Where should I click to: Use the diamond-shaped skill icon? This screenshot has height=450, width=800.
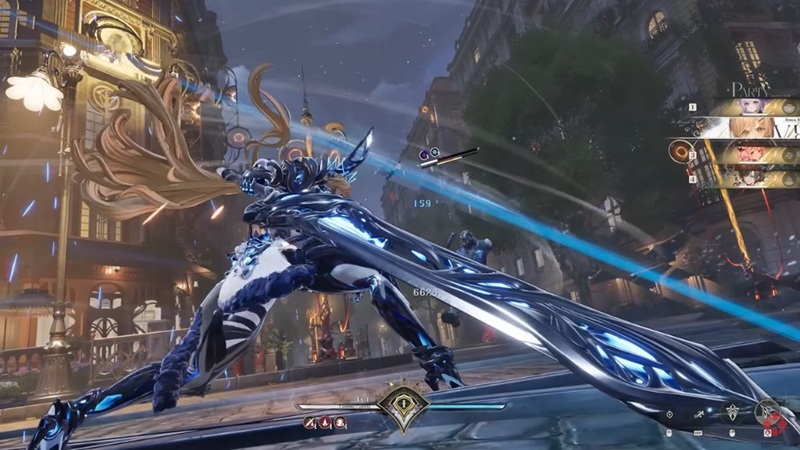(668, 414)
